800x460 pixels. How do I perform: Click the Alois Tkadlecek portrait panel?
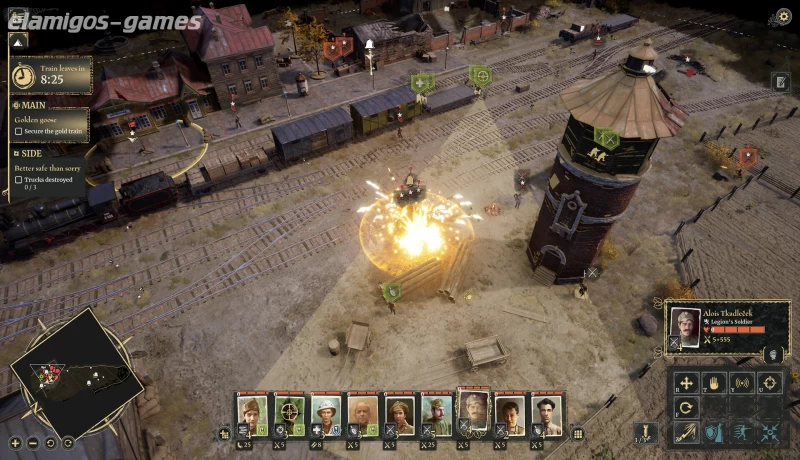click(x=685, y=326)
